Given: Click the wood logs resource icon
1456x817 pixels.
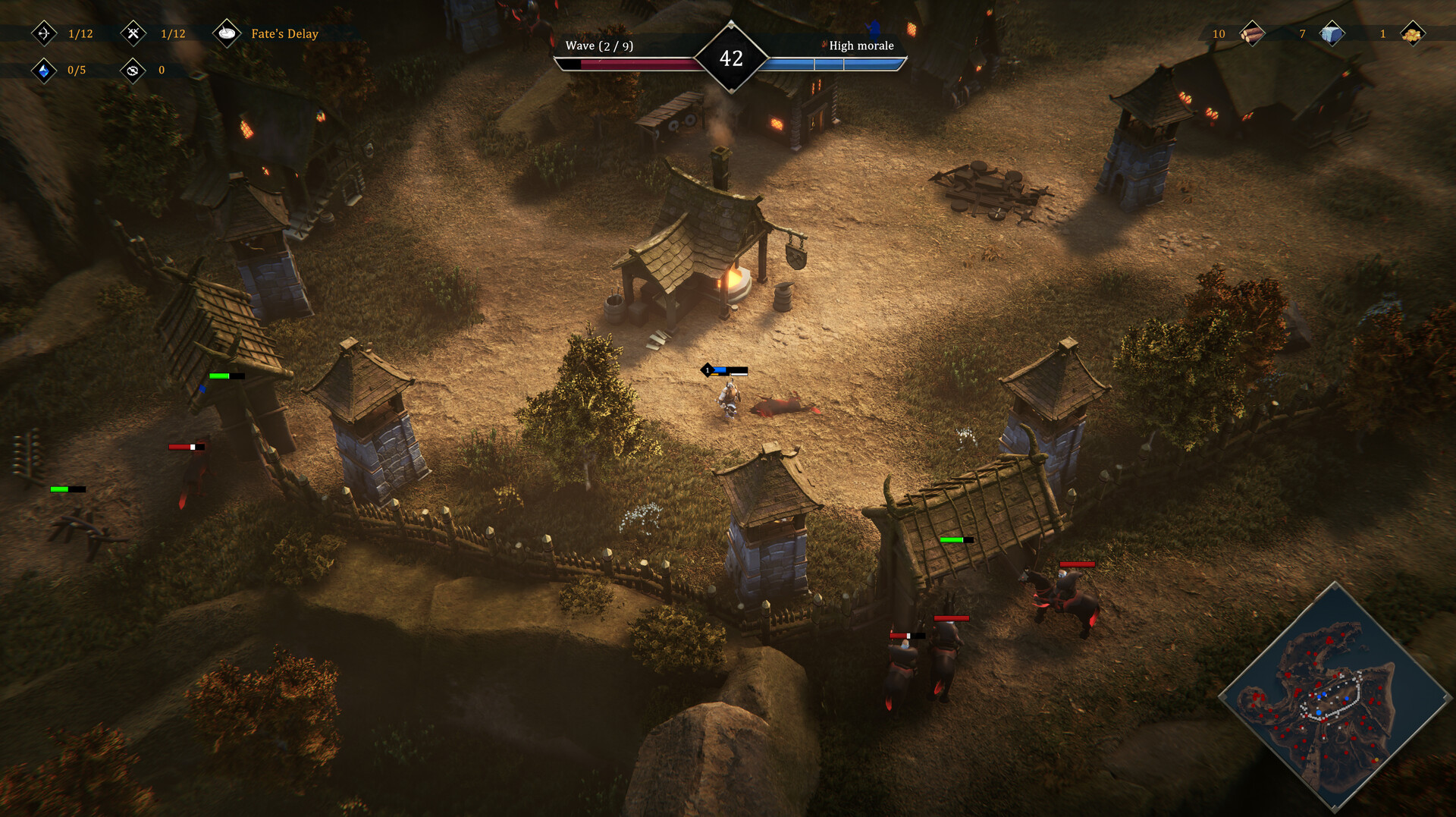Looking at the screenshot, I should pyautogui.click(x=1250, y=33).
